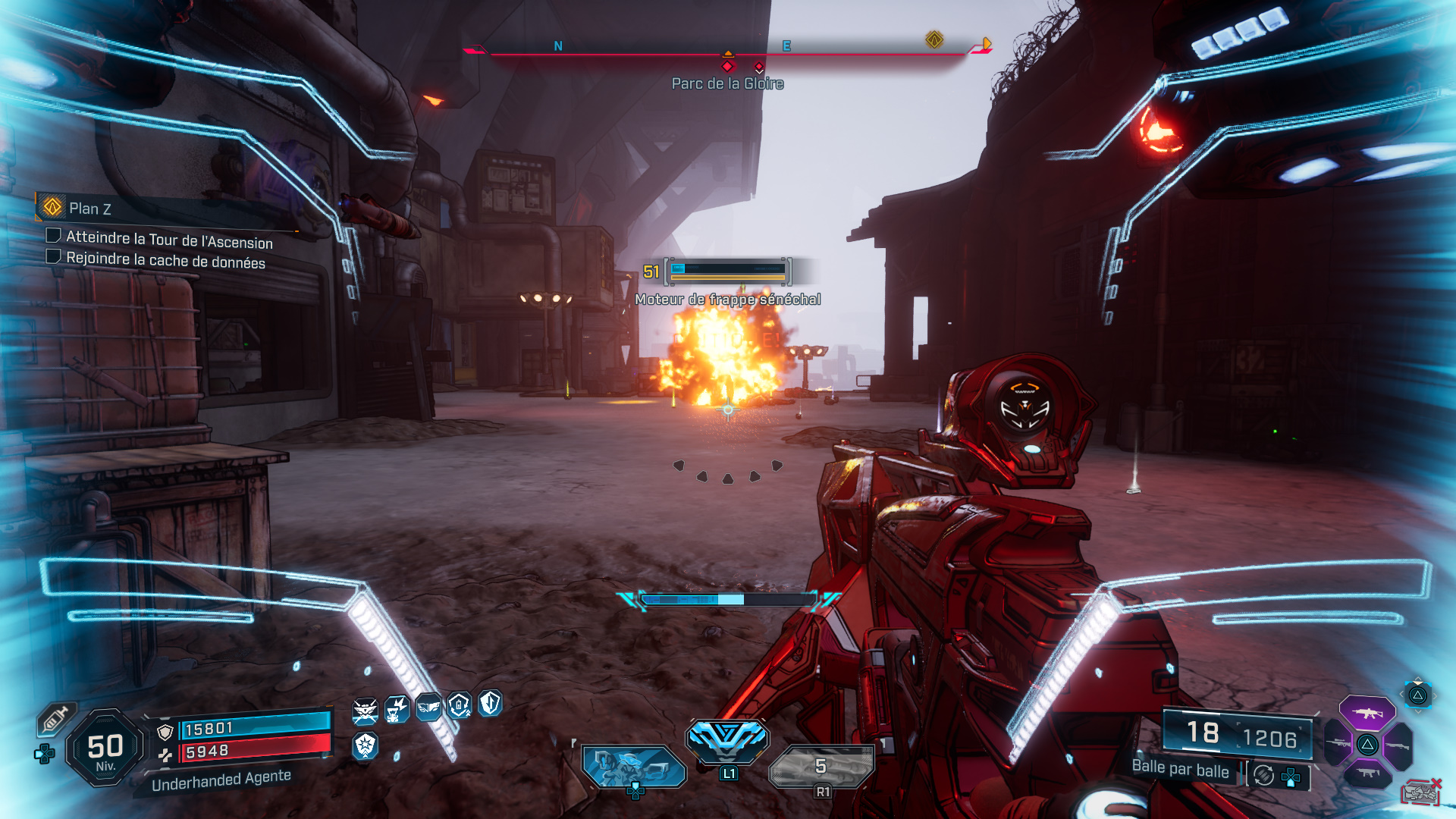Select the Plan Z mission tracker header
The image size is (1456, 819).
(x=89, y=209)
